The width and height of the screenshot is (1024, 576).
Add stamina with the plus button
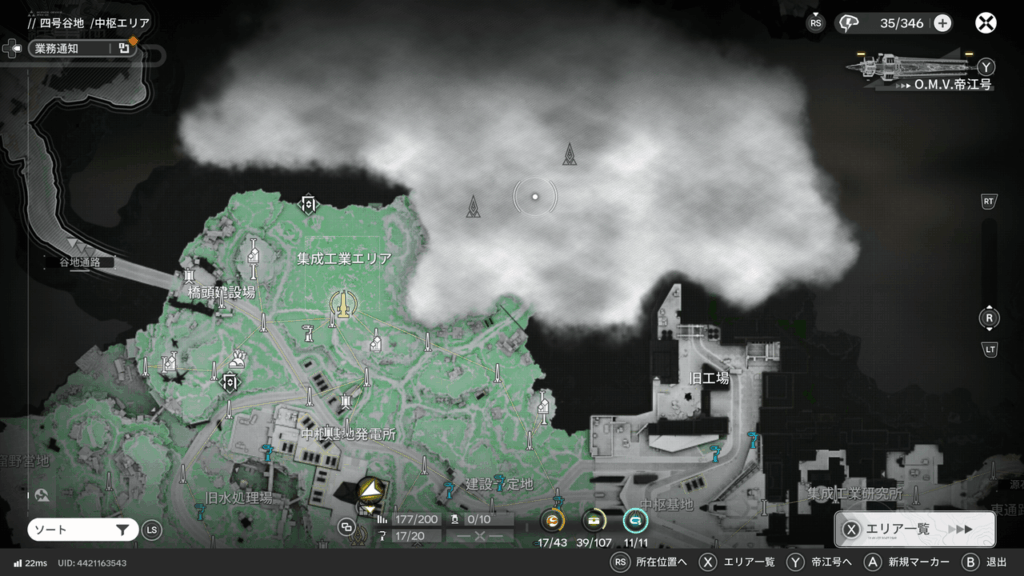coord(942,23)
